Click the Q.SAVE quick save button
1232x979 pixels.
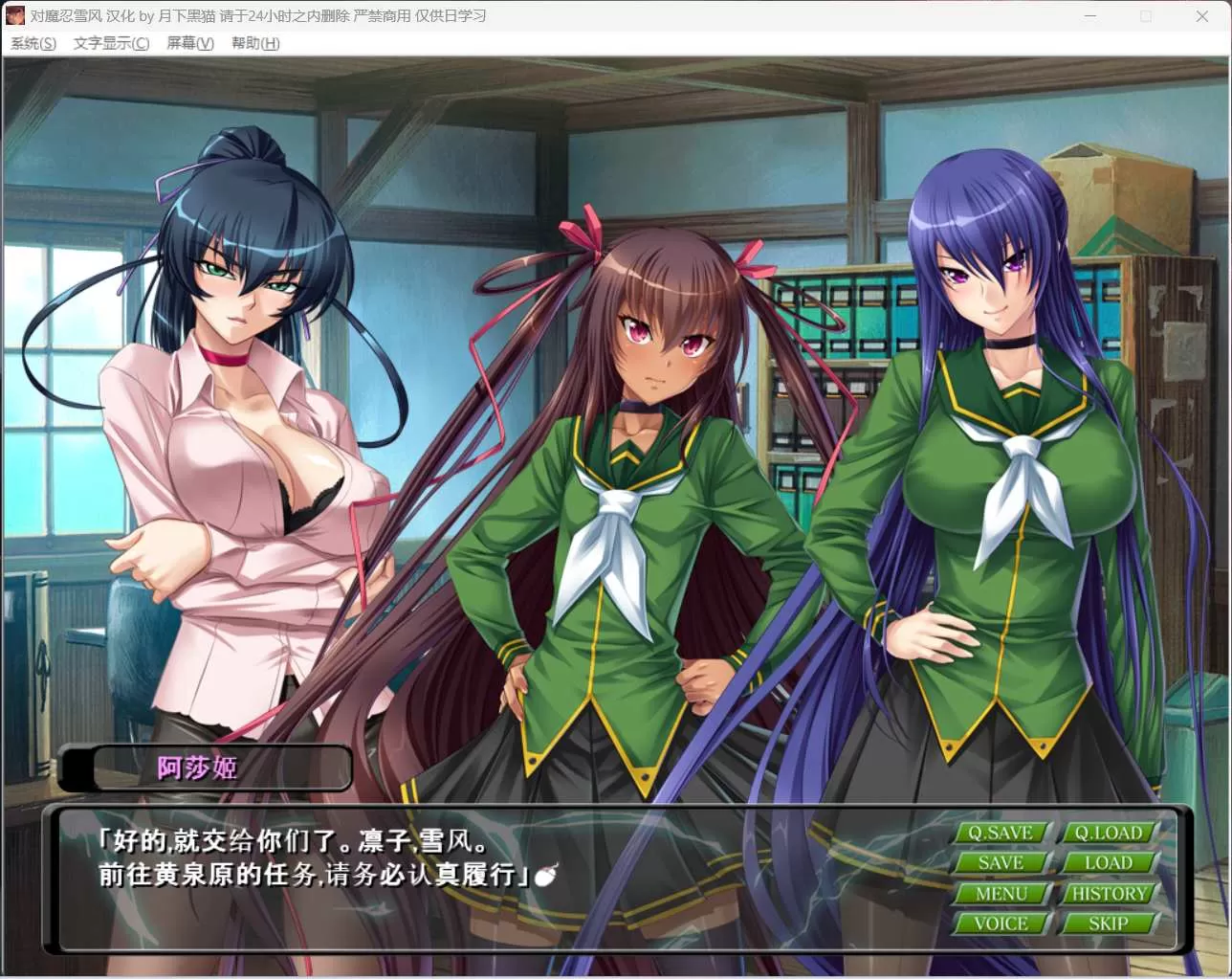pyautogui.click(x=1001, y=833)
